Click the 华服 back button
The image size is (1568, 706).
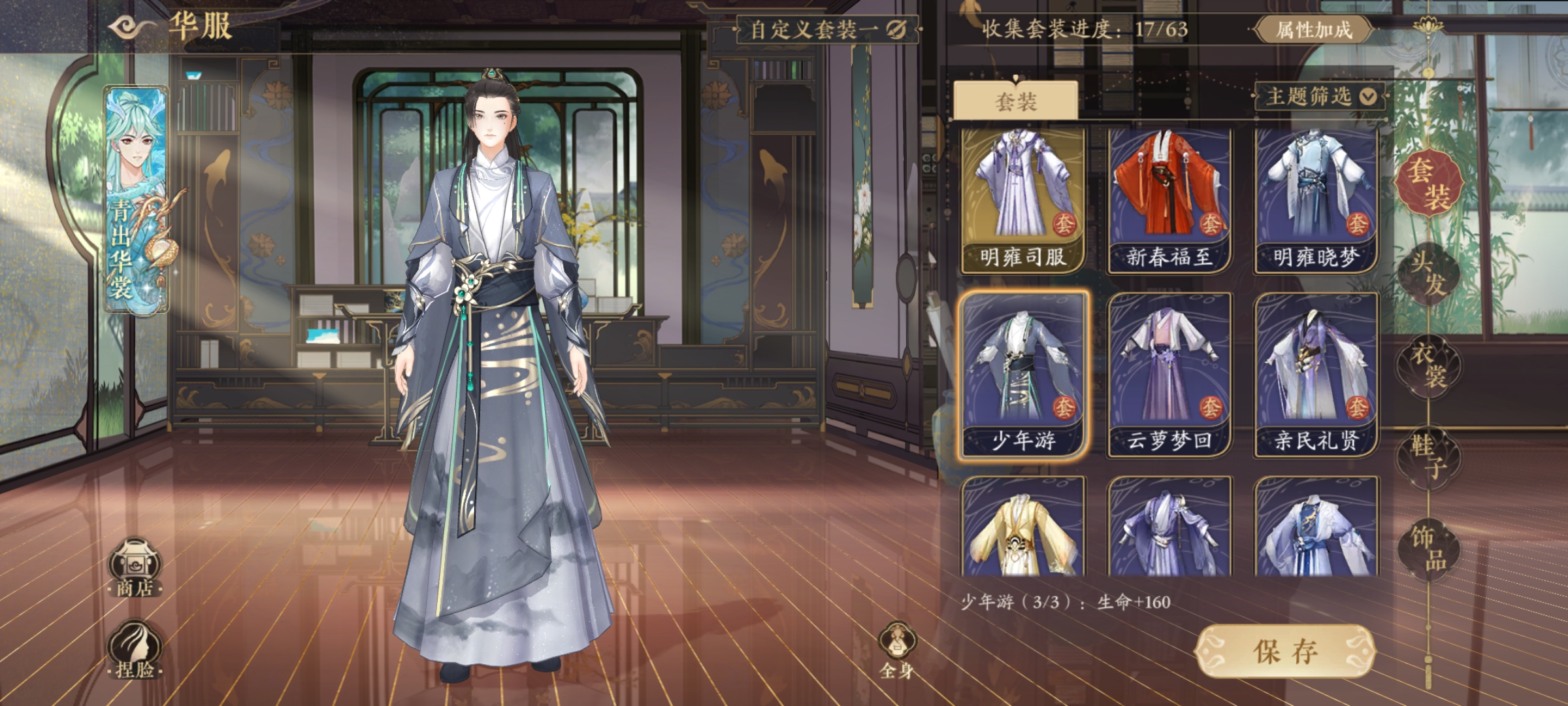pyautogui.click(x=133, y=27)
